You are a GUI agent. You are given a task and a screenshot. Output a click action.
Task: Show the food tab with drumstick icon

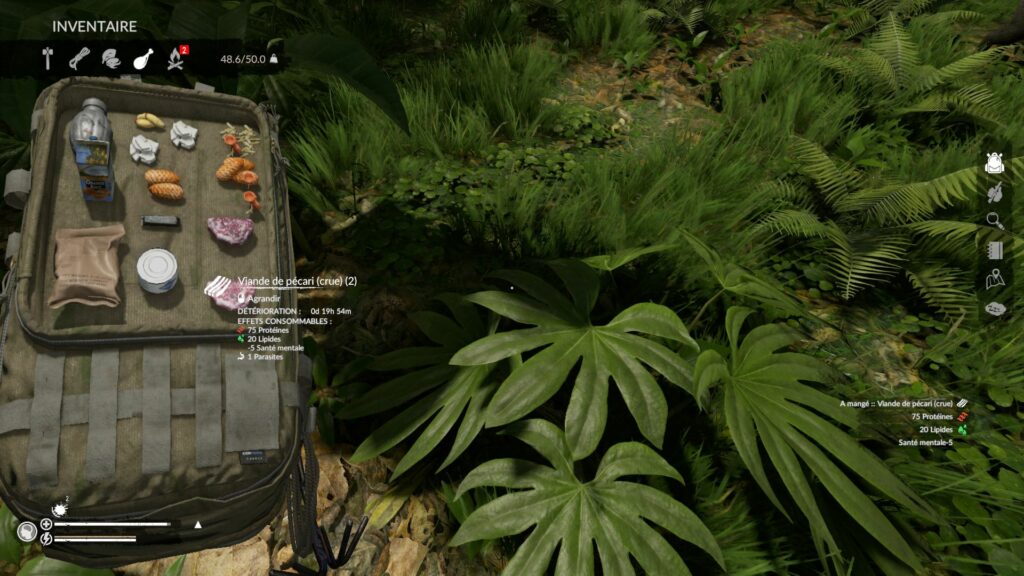[143, 58]
